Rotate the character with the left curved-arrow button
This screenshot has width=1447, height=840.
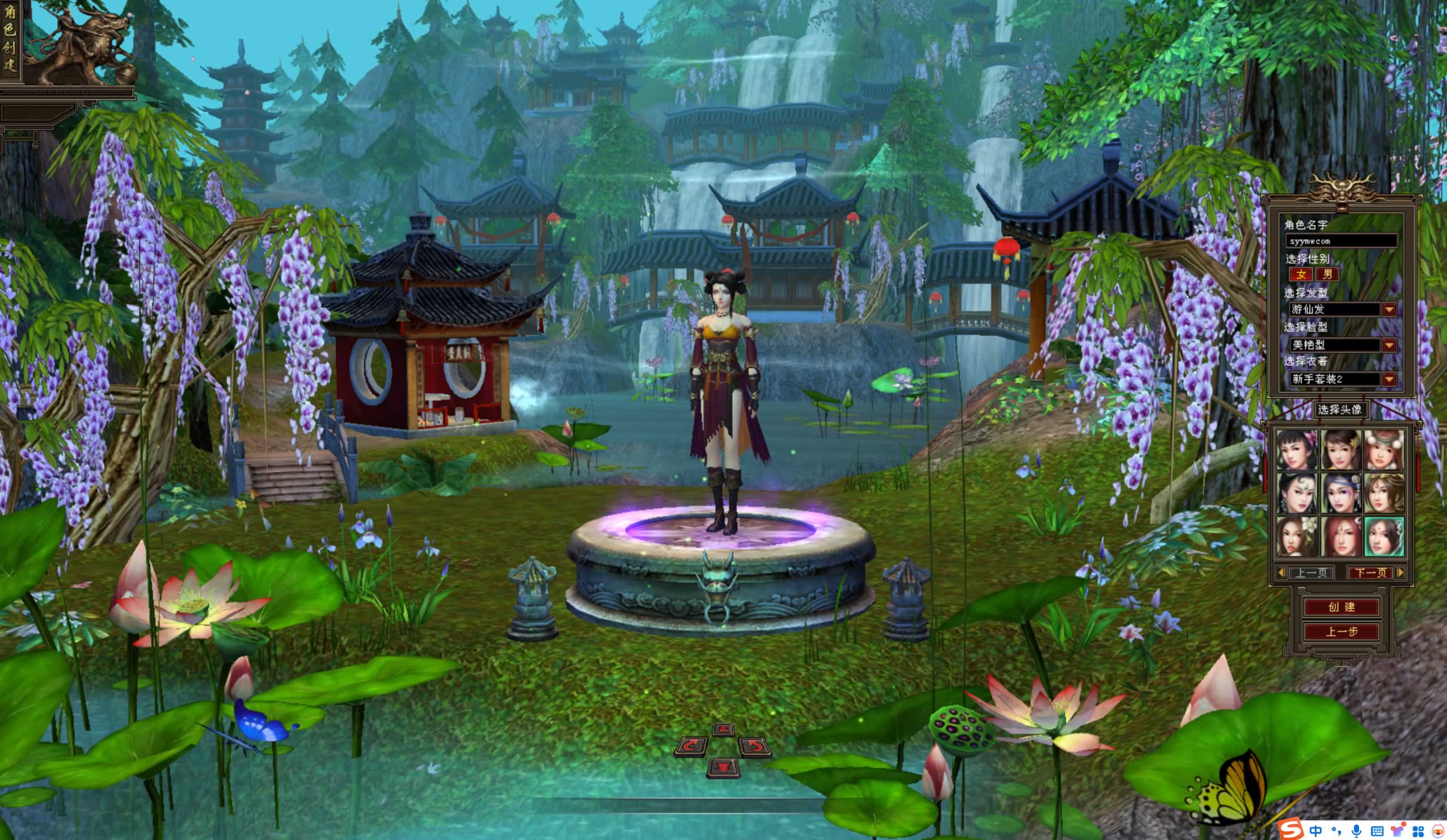click(691, 746)
